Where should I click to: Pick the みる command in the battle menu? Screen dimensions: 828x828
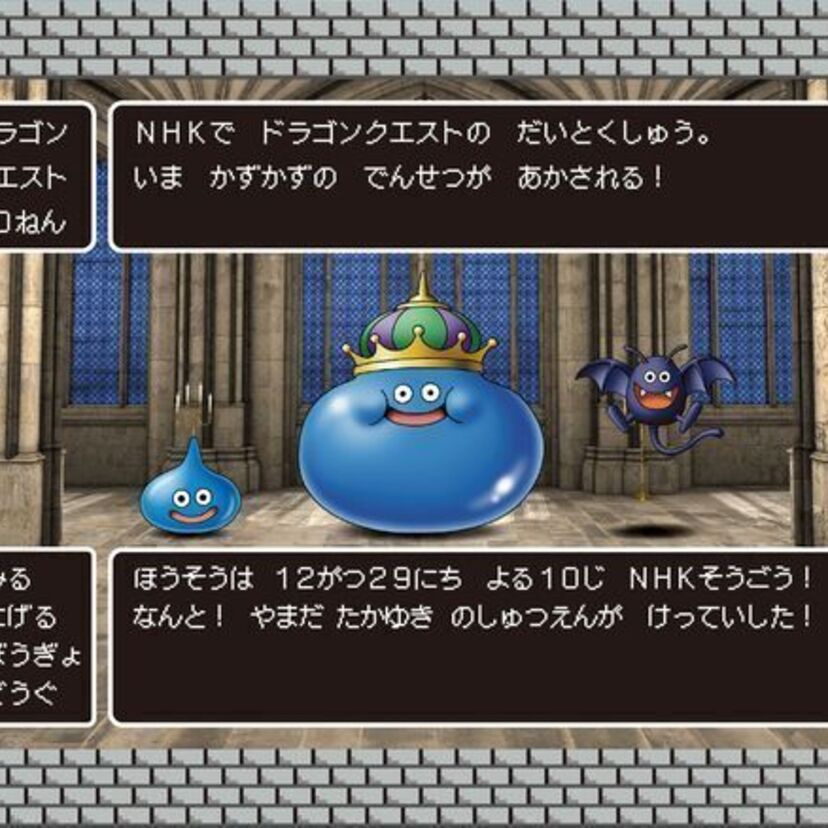click(x=18, y=580)
